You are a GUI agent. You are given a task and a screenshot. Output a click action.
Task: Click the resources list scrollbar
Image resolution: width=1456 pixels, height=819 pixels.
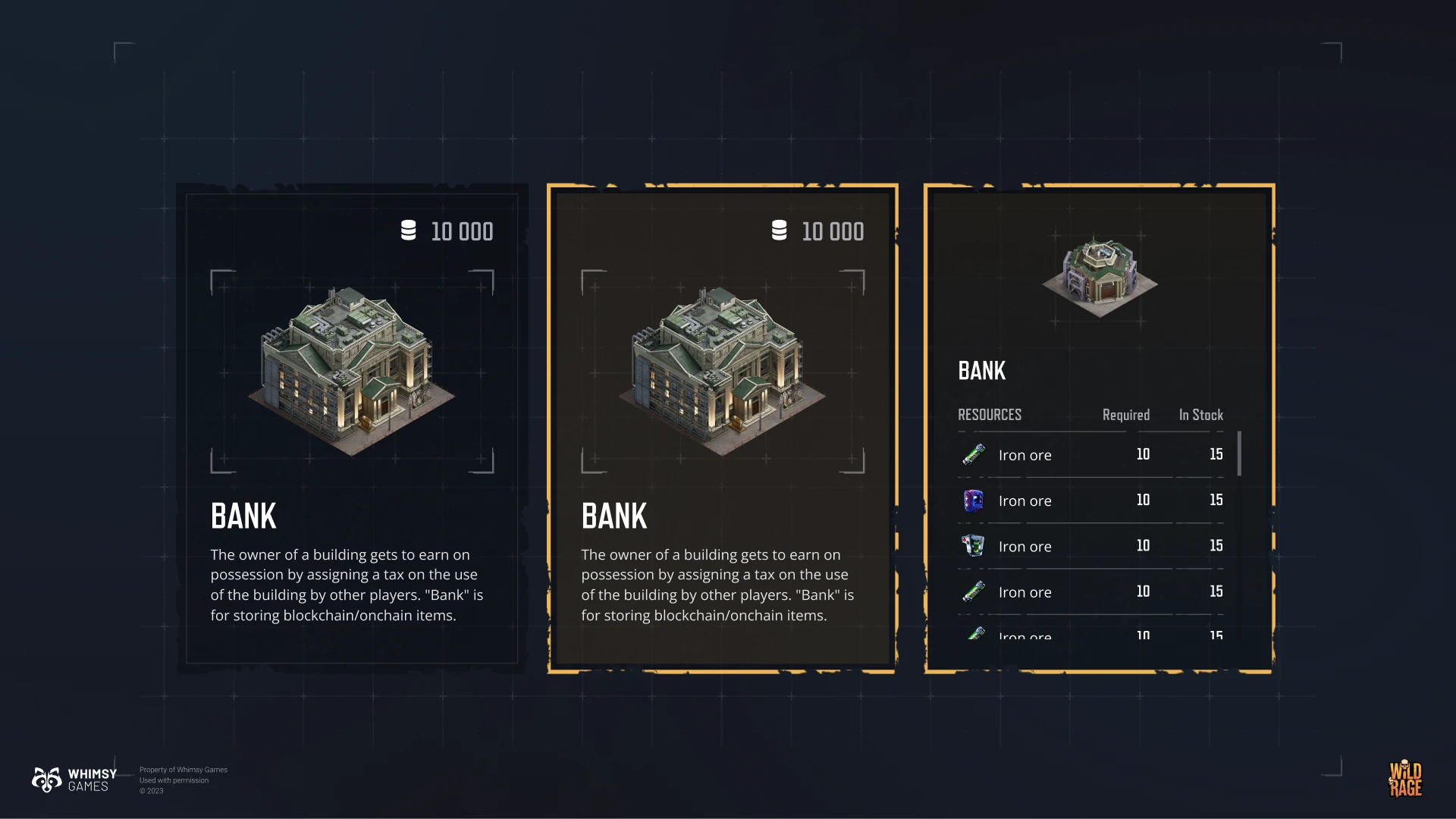point(1239,453)
